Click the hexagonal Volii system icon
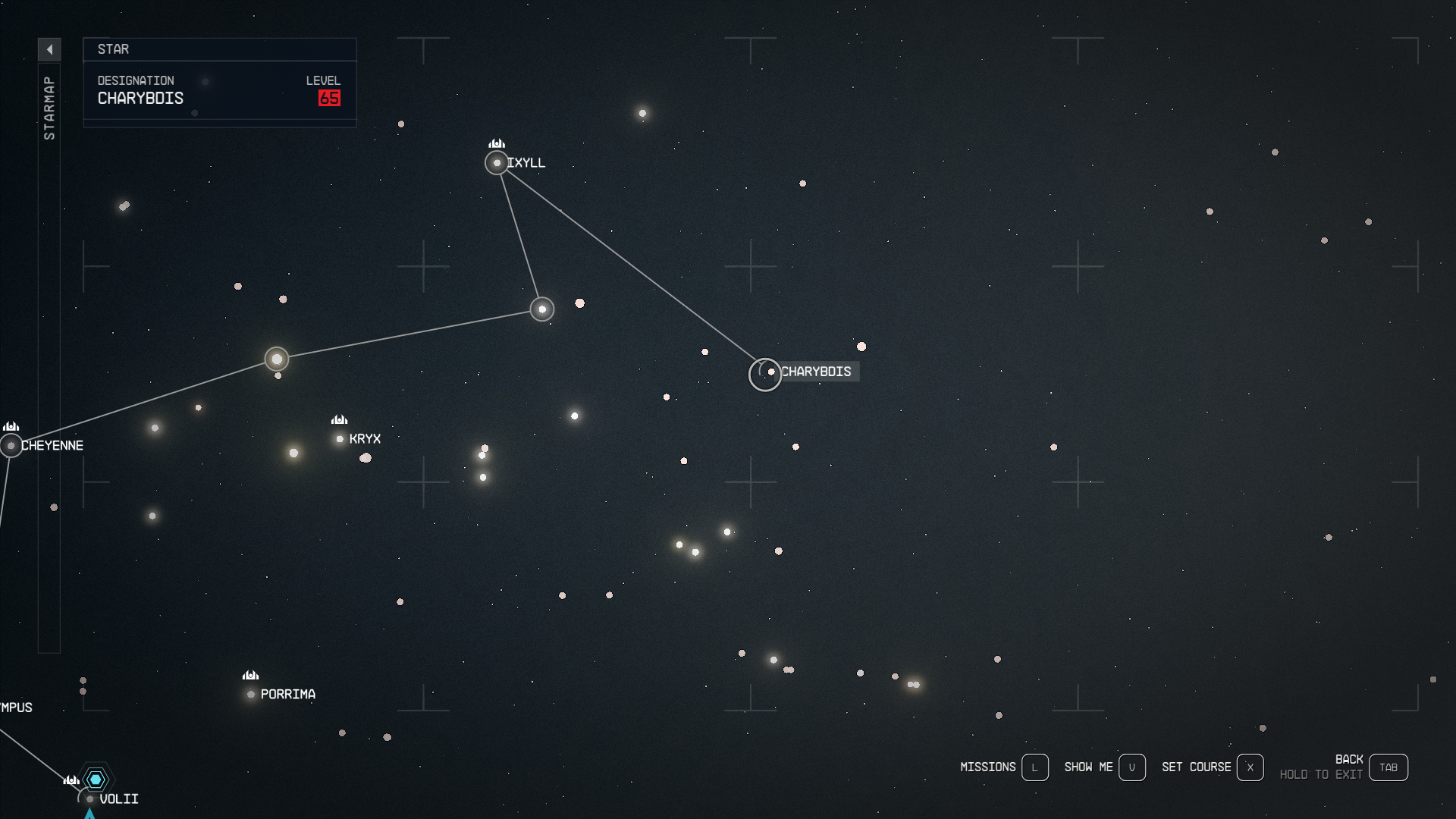The height and width of the screenshot is (819, 1456). tap(96, 778)
